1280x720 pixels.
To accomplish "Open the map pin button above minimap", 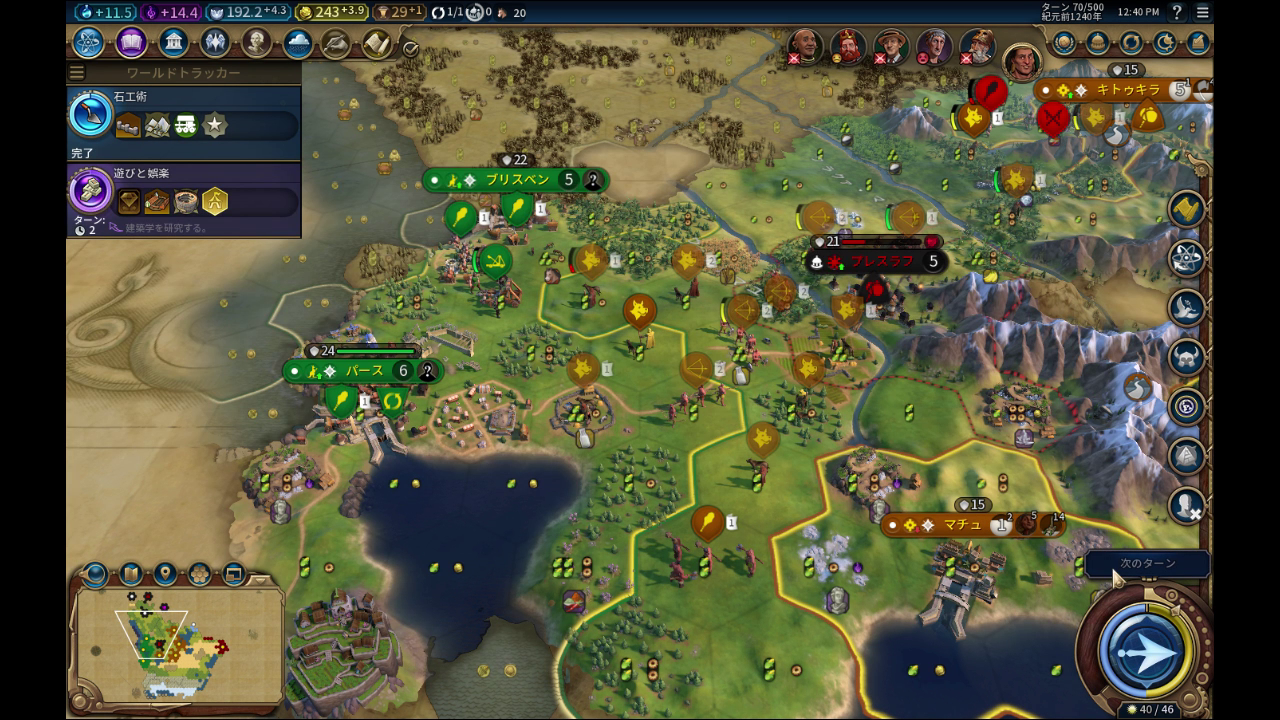I will [x=164, y=574].
